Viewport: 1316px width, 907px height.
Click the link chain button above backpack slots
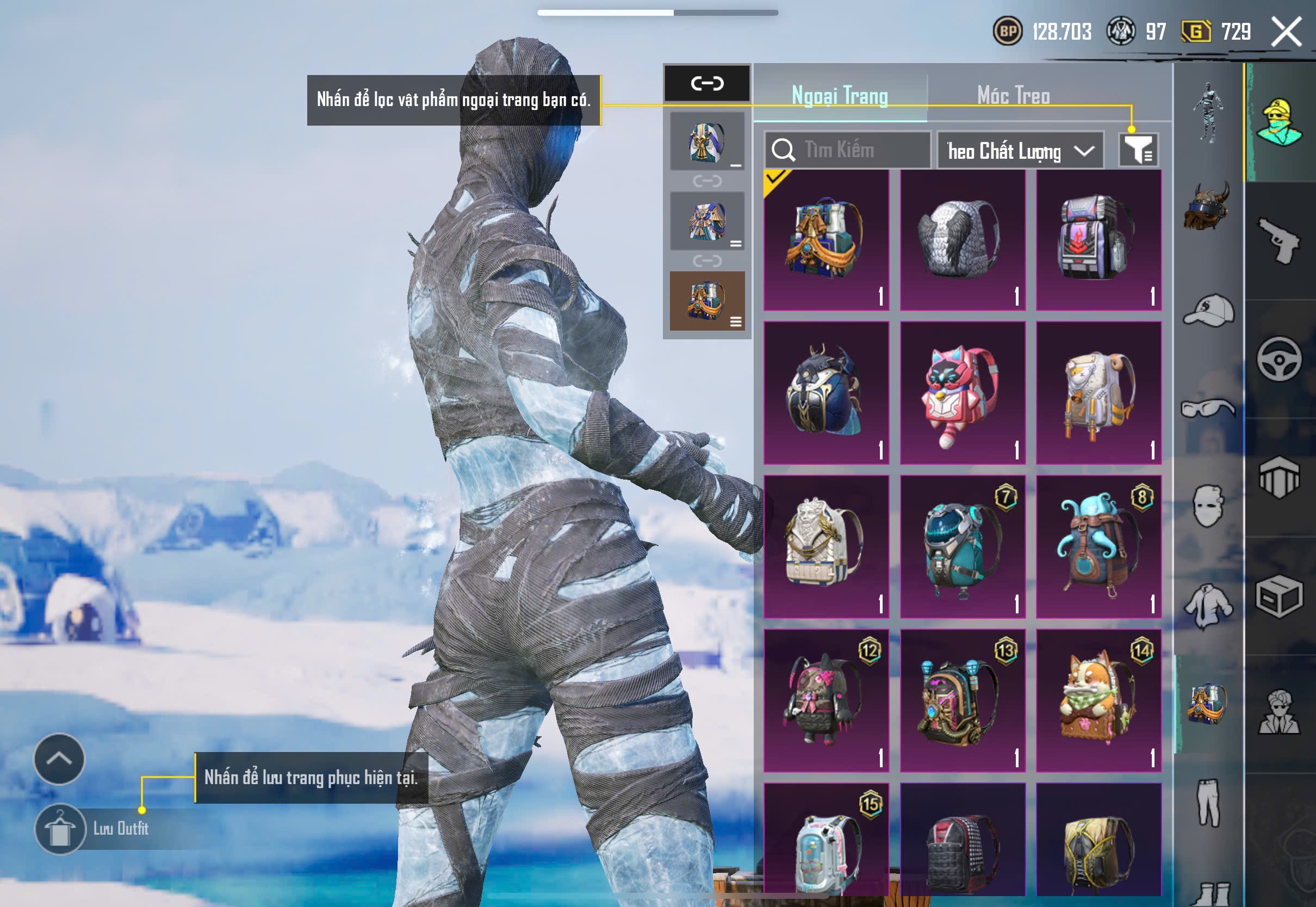pyautogui.click(x=707, y=84)
